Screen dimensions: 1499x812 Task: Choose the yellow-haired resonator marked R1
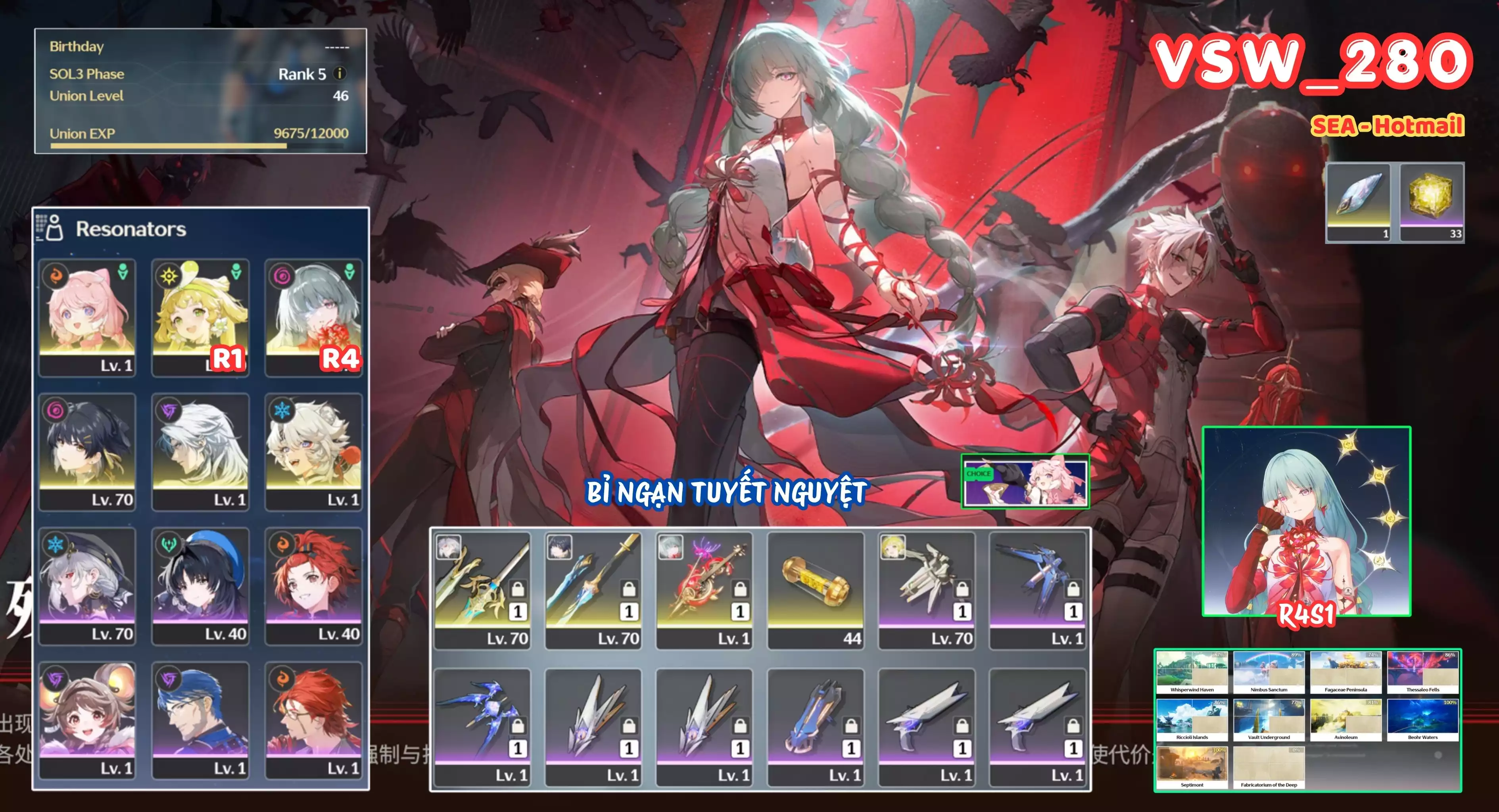coord(200,317)
